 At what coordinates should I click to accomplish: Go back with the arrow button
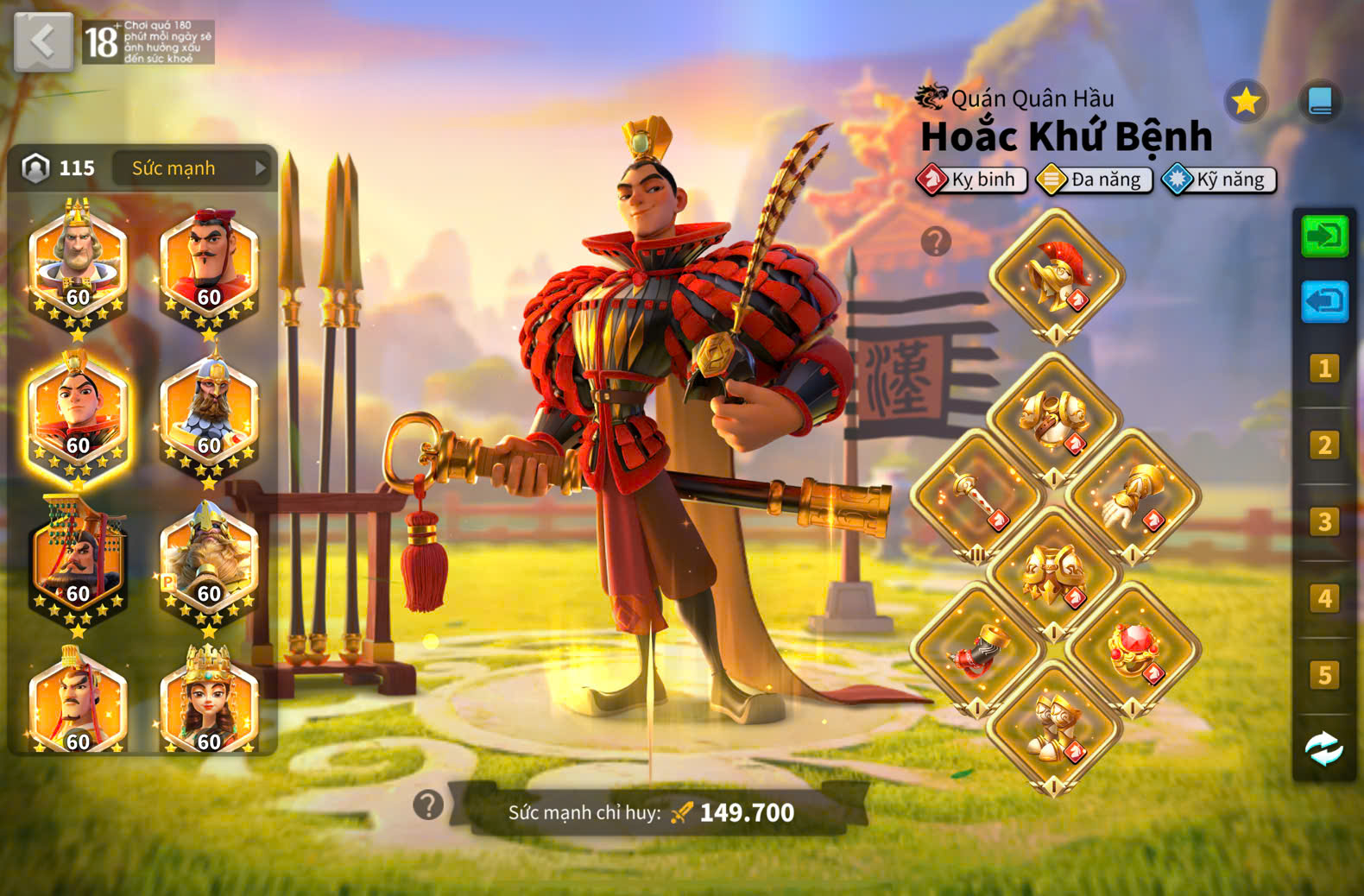43,41
